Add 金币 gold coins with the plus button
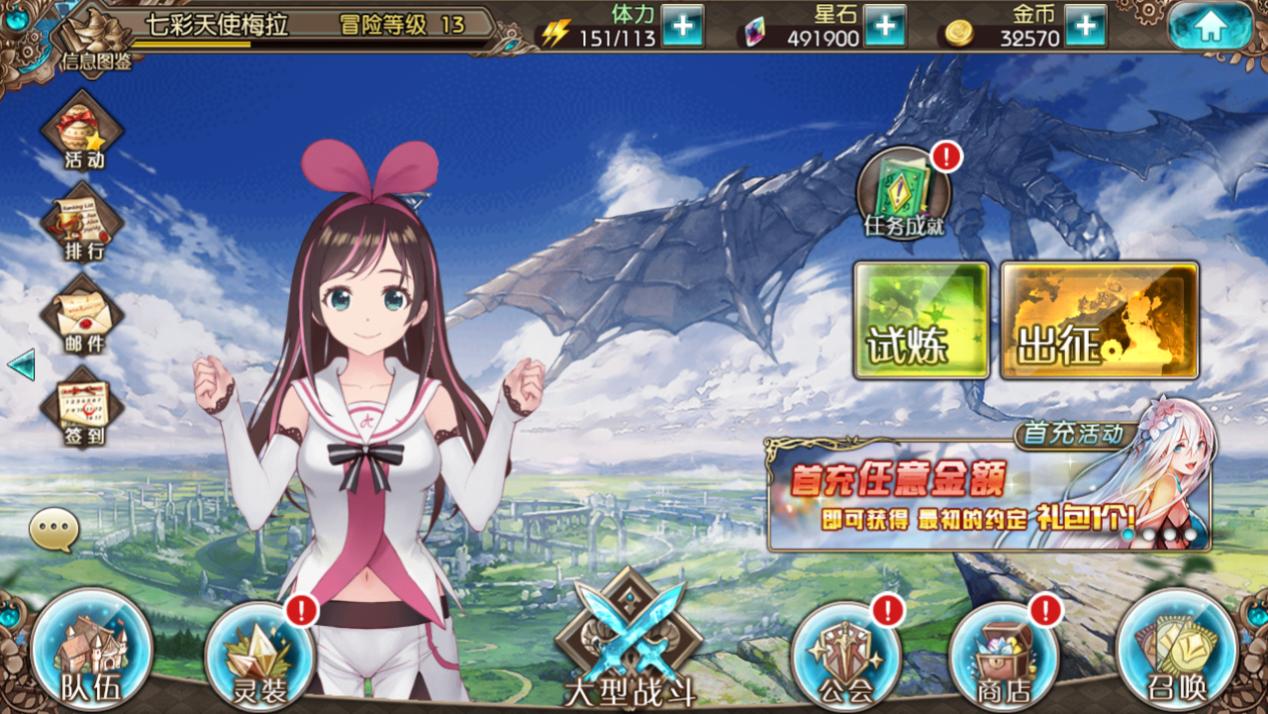Image resolution: width=1268 pixels, height=714 pixels. (1086, 26)
